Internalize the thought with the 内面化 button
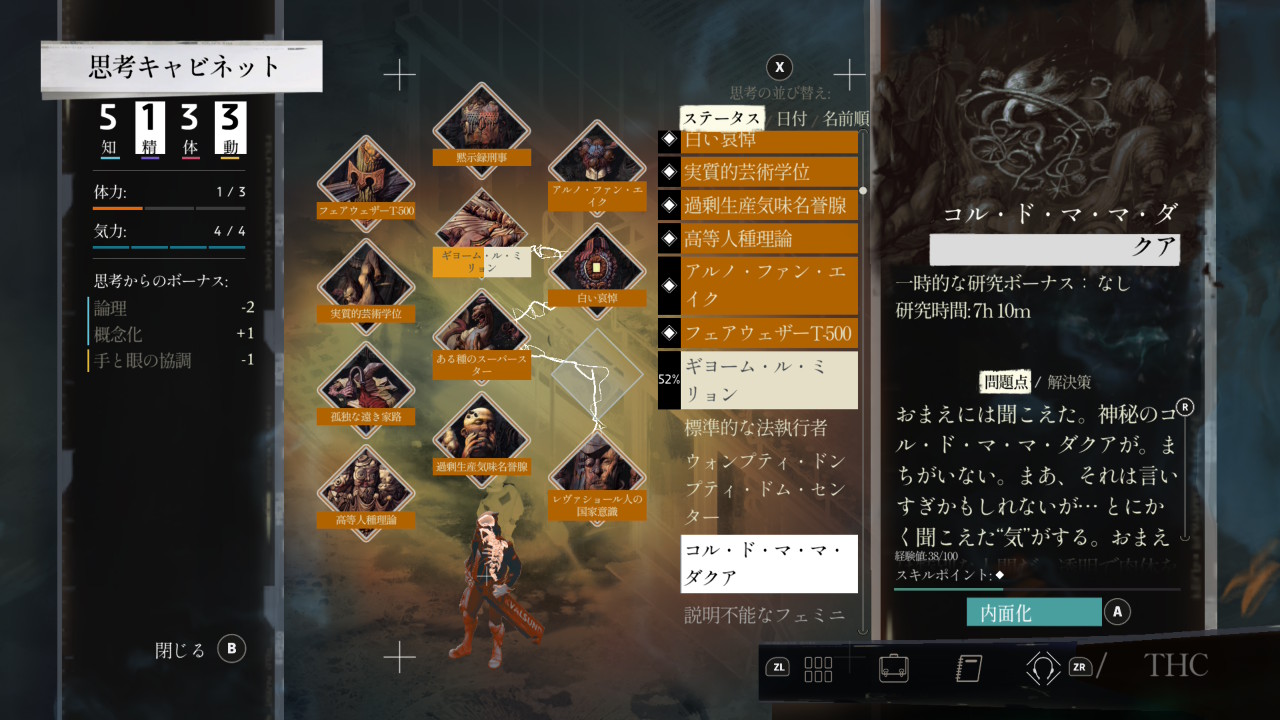Image resolution: width=1280 pixels, height=720 pixels. point(1034,612)
